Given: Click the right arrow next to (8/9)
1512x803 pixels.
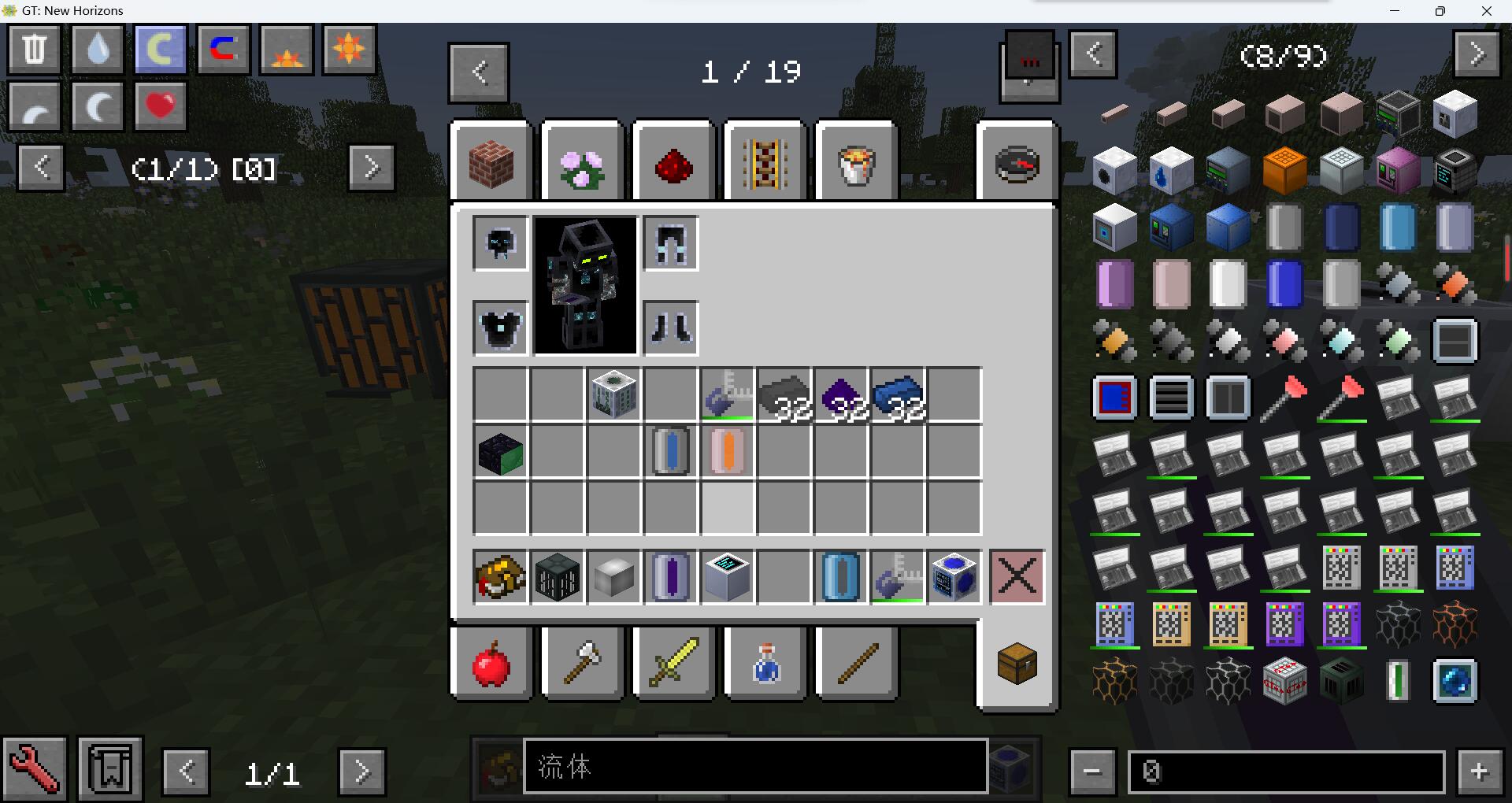Looking at the screenshot, I should tap(1477, 54).
